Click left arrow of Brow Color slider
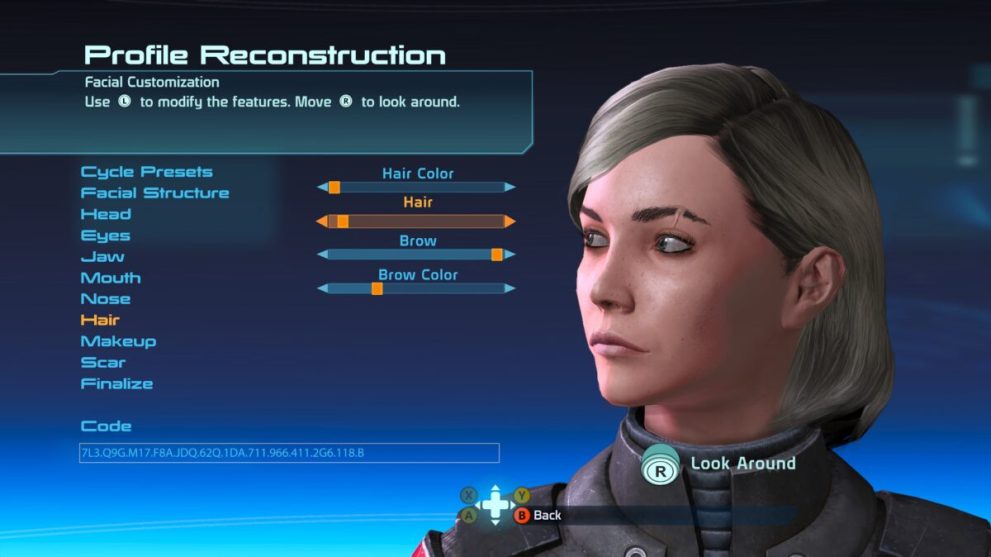The height and width of the screenshot is (557, 991). coord(322,289)
